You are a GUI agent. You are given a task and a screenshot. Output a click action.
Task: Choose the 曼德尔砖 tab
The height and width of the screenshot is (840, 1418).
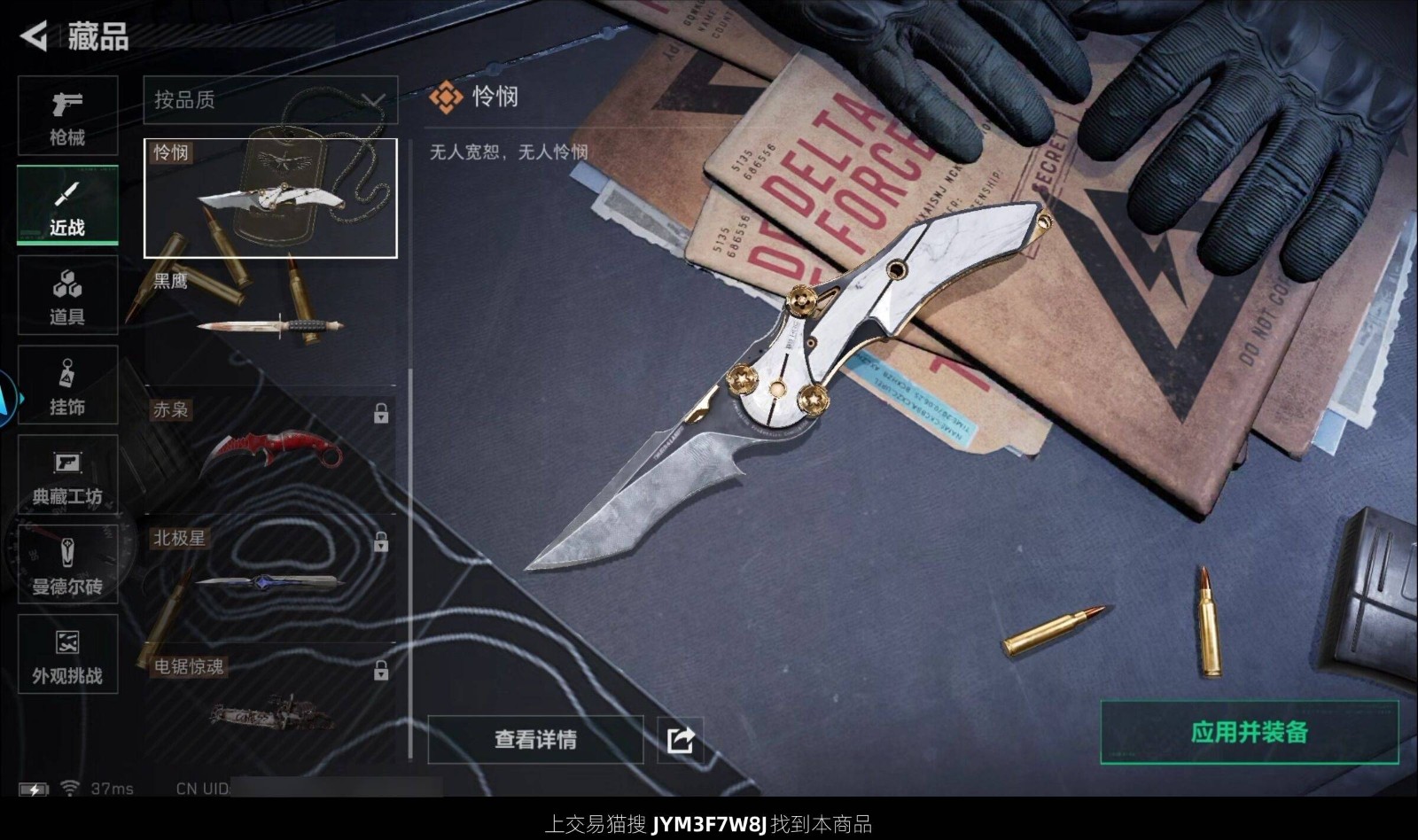click(x=67, y=565)
